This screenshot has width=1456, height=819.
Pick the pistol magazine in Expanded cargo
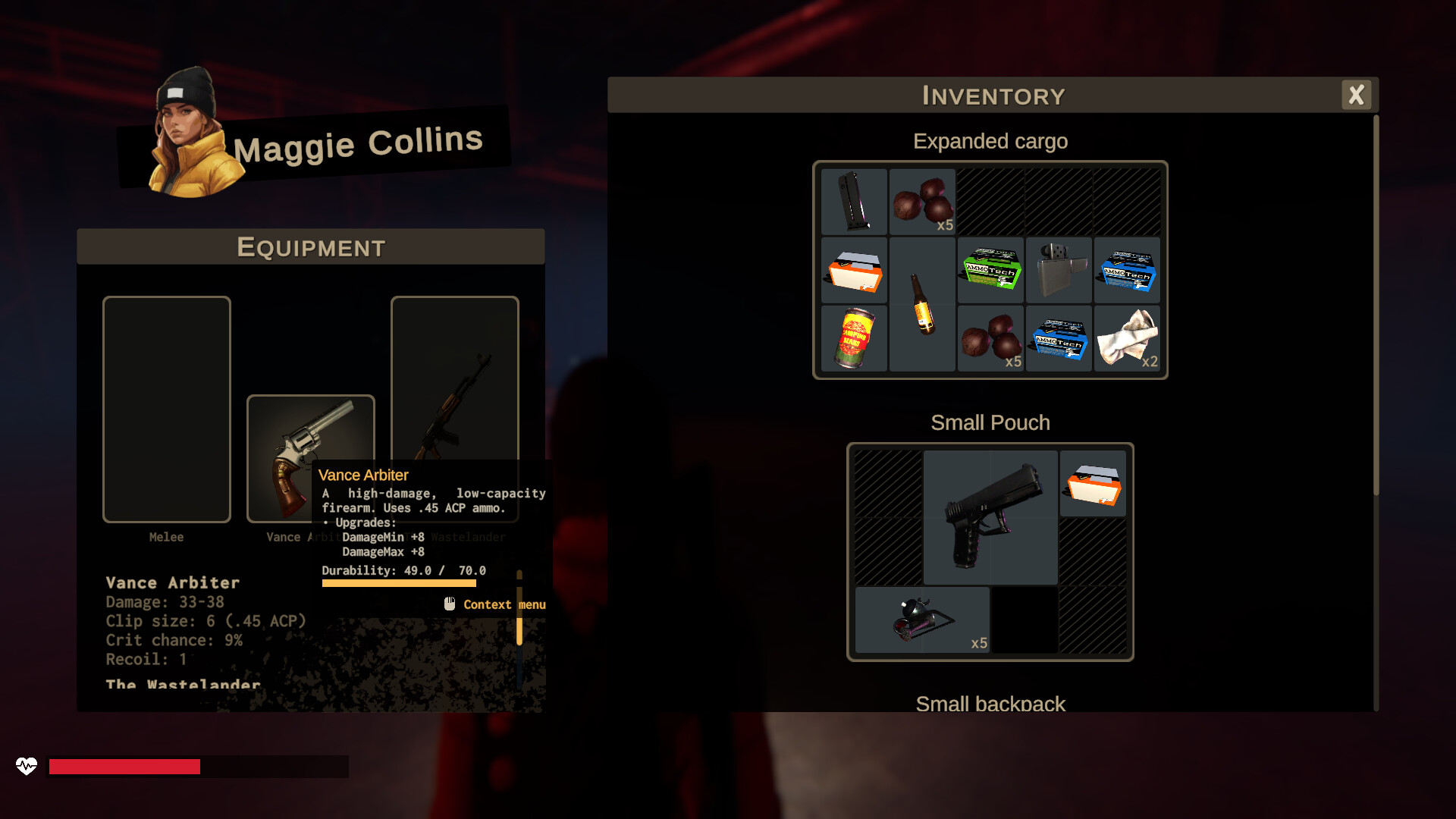854,202
